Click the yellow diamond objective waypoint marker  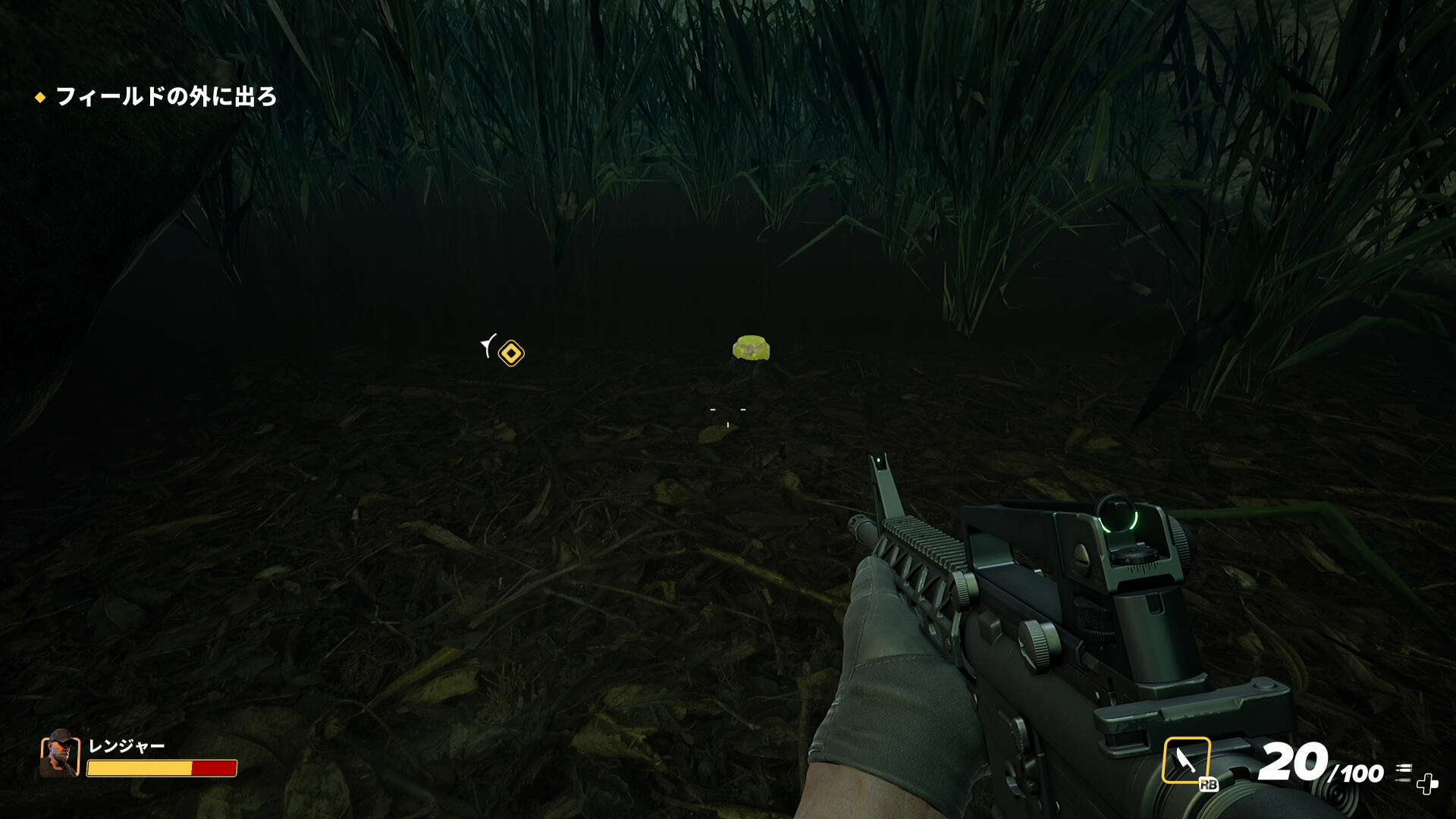coord(511,353)
